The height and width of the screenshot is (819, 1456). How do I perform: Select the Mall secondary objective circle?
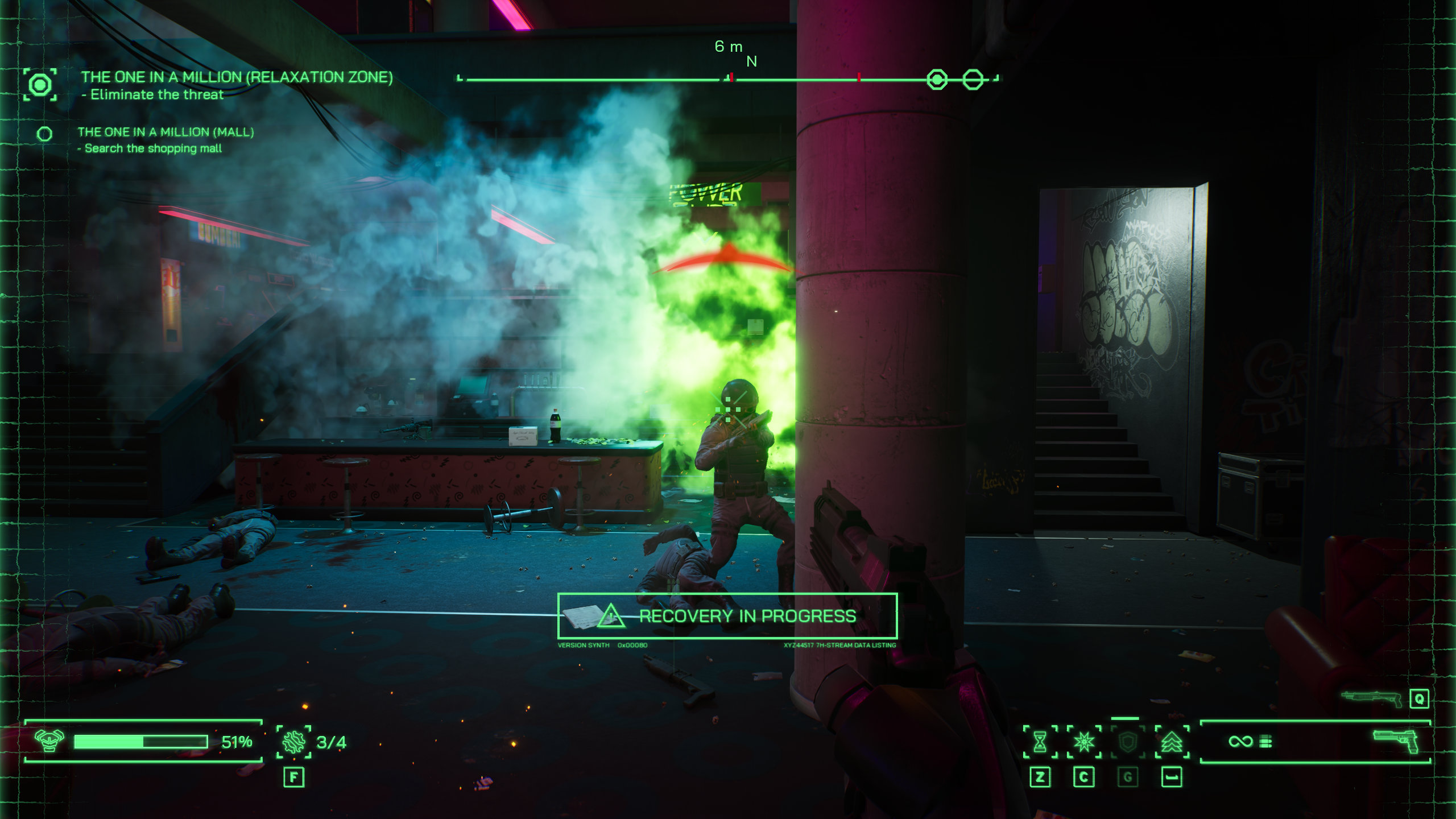point(44,134)
